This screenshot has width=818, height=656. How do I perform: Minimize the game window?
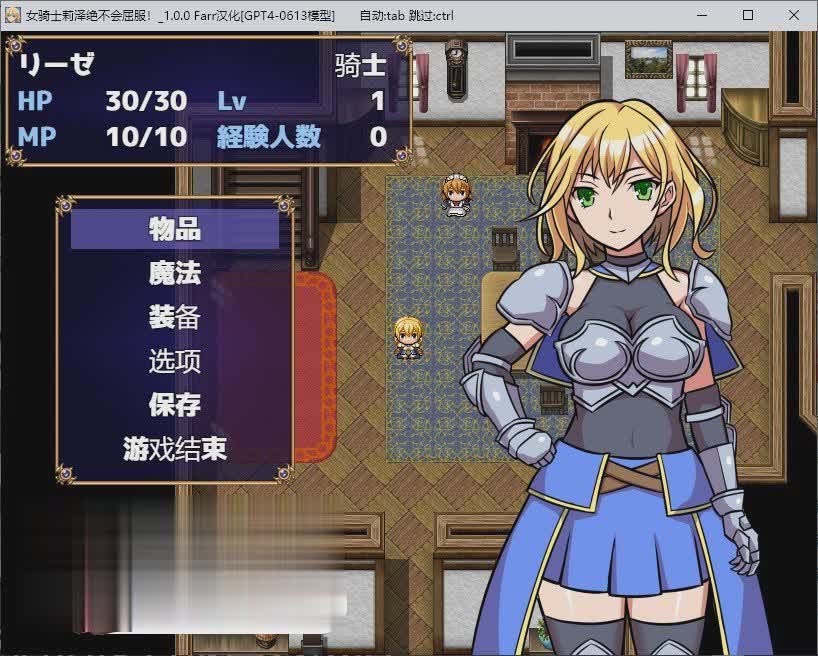coord(701,15)
